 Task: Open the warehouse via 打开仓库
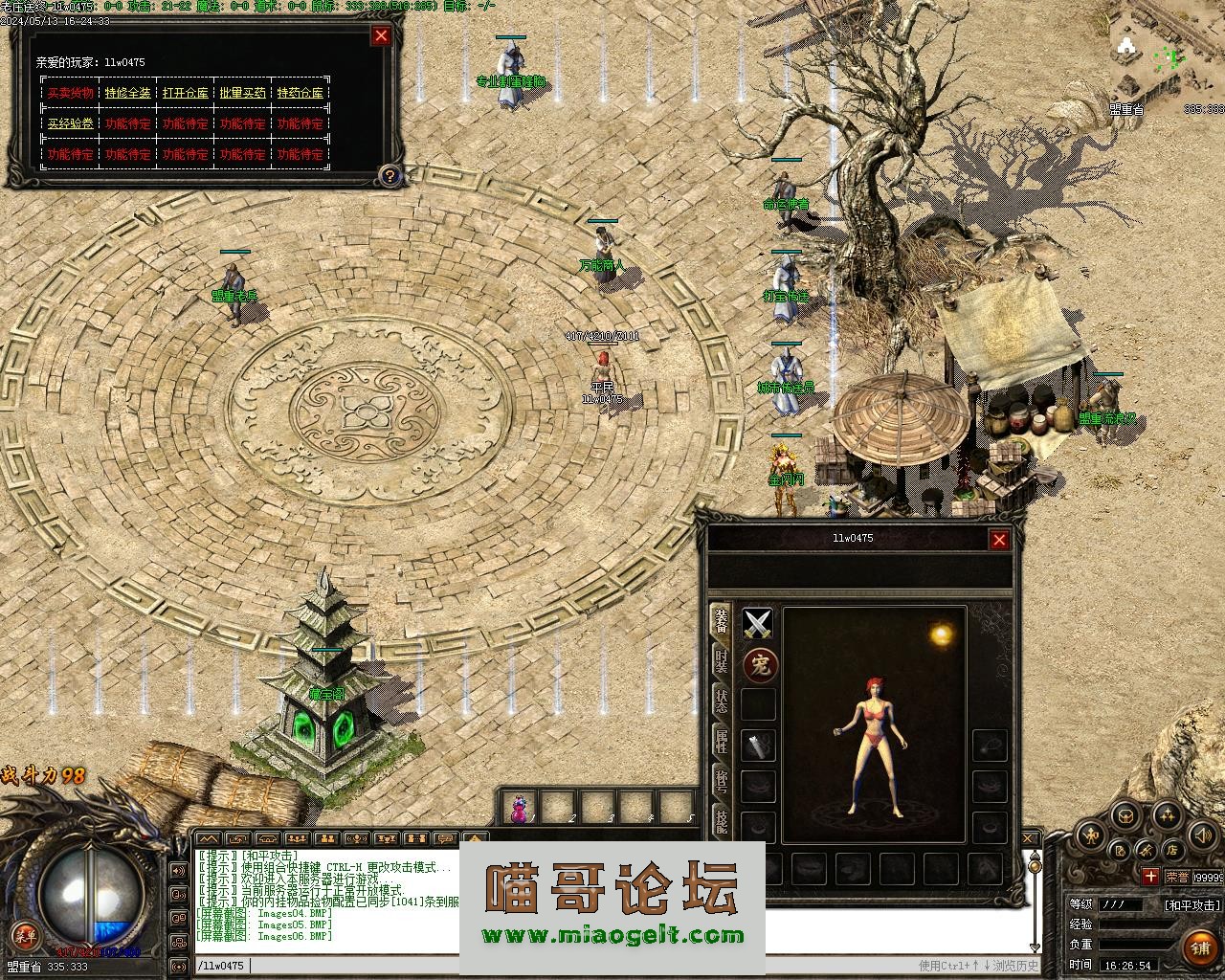[x=186, y=93]
